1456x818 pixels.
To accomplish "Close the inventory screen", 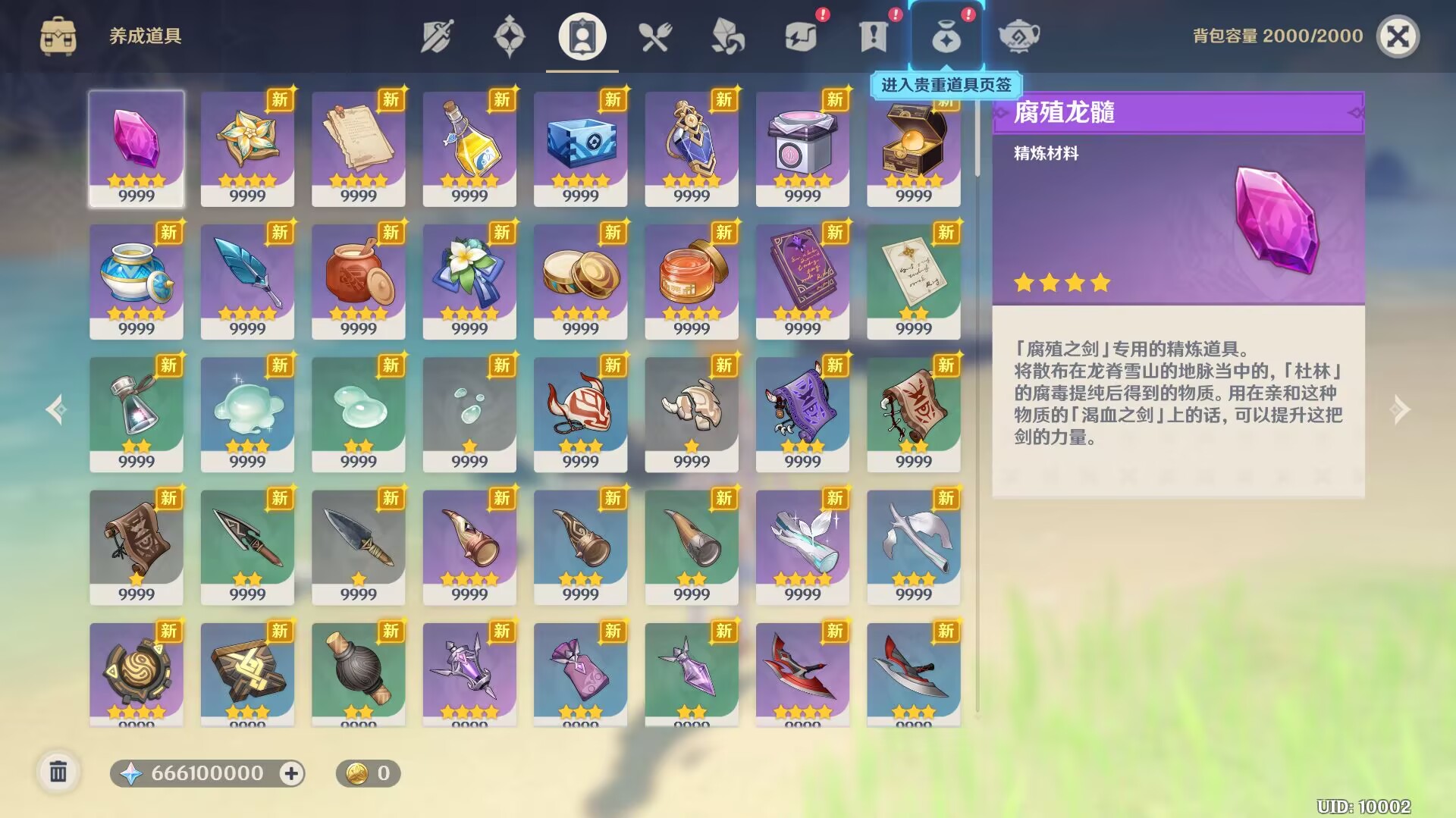I will 1397,36.
